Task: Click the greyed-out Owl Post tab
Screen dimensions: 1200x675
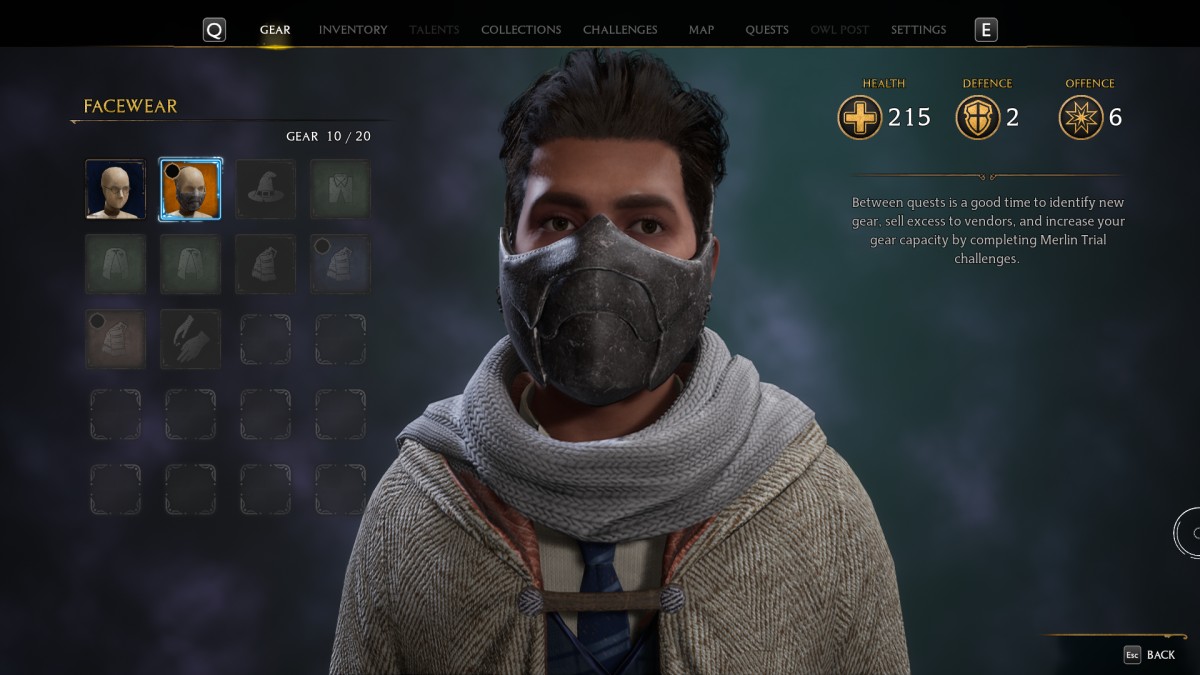Action: pyautogui.click(x=840, y=30)
